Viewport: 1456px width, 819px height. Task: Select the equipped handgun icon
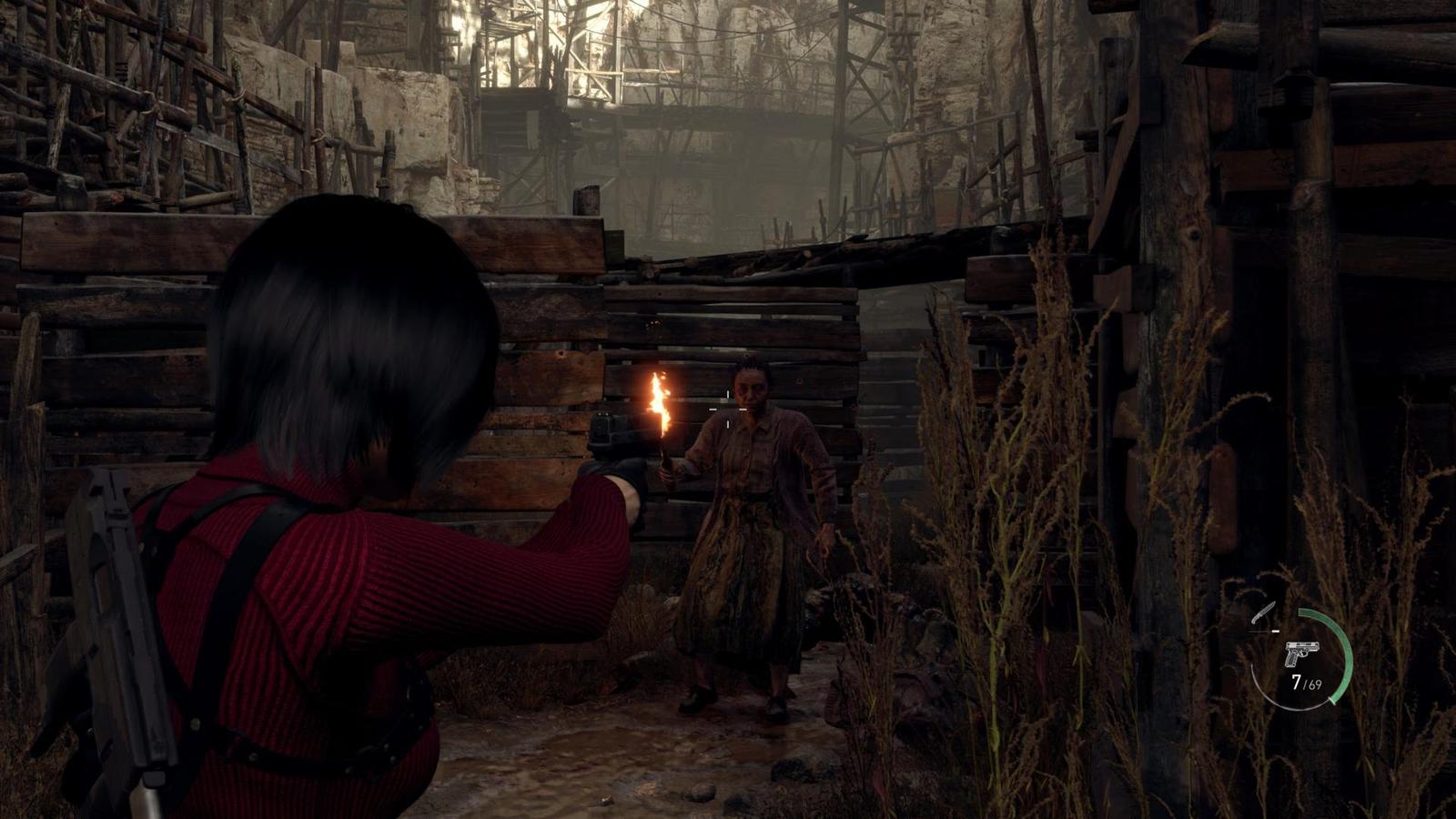pyautogui.click(x=1299, y=654)
